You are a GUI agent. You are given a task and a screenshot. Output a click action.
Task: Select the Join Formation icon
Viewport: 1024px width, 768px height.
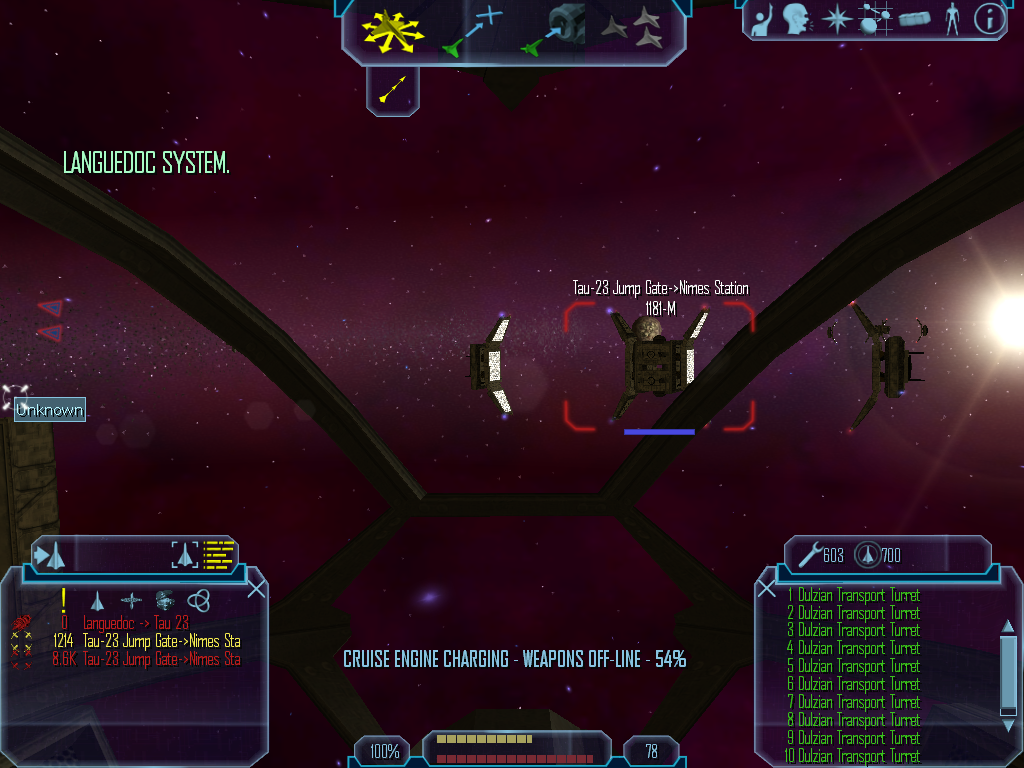click(x=646, y=28)
